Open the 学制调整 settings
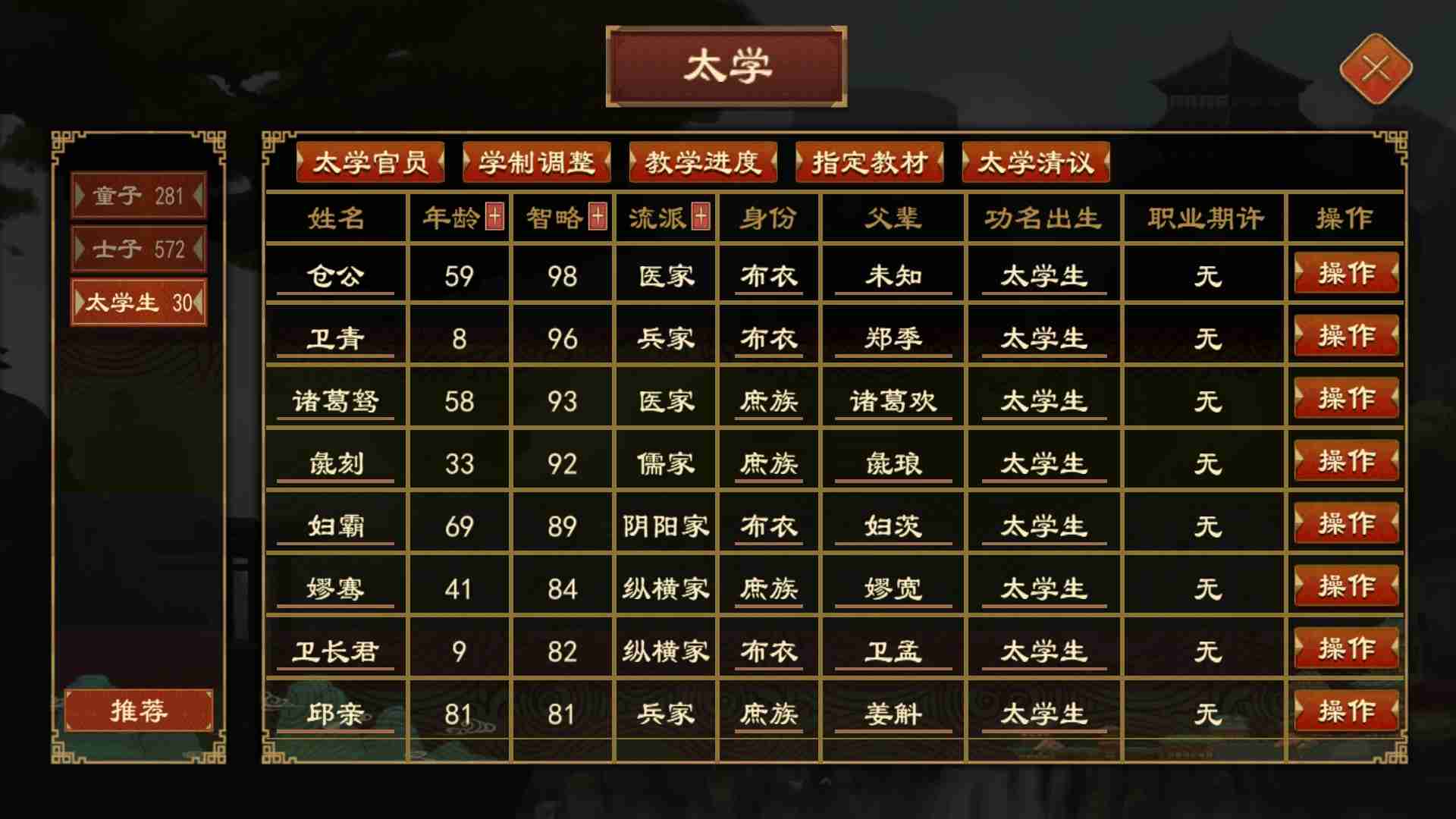This screenshot has width=1456, height=819. 536,162
